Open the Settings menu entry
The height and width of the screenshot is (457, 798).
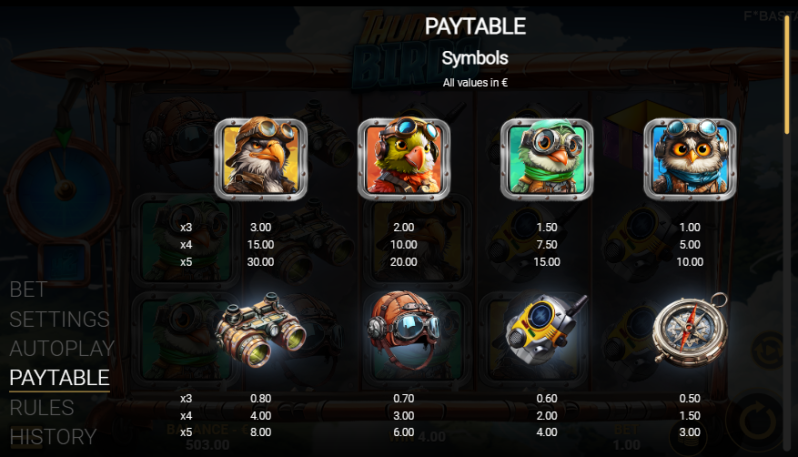(59, 320)
